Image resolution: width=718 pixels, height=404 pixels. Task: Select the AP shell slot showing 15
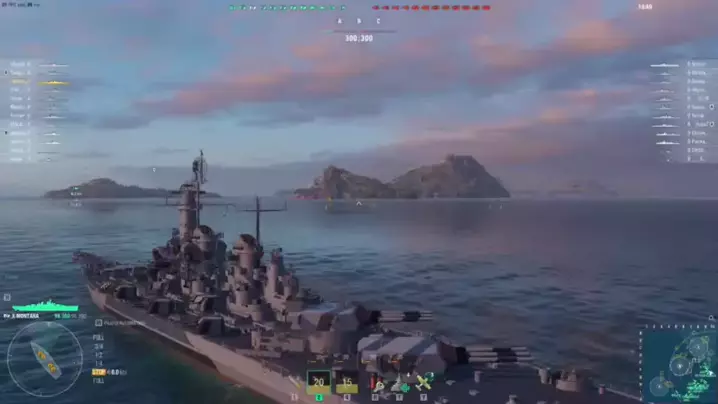(346, 381)
